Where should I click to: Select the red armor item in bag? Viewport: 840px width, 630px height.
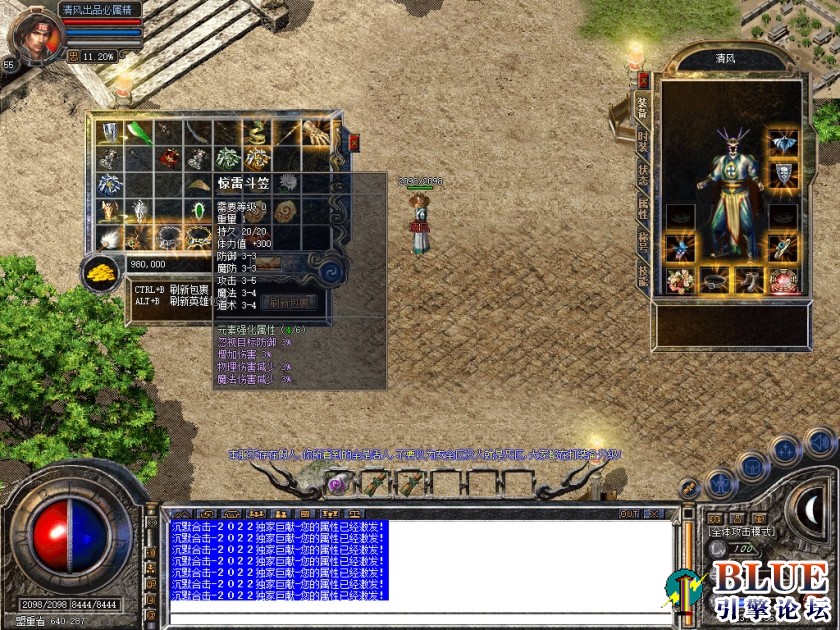pyautogui.click(x=169, y=159)
